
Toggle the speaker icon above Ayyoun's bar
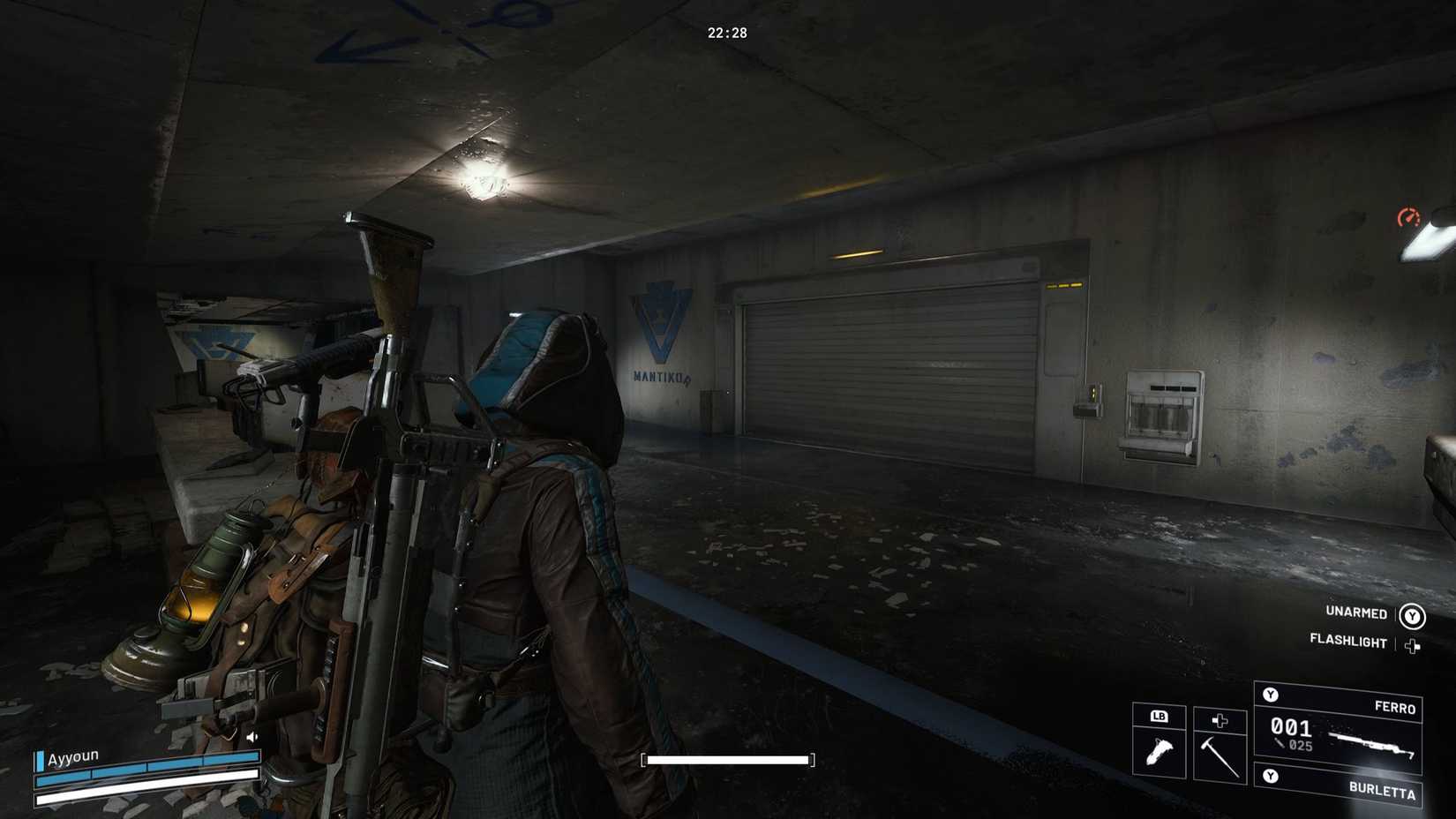251,737
